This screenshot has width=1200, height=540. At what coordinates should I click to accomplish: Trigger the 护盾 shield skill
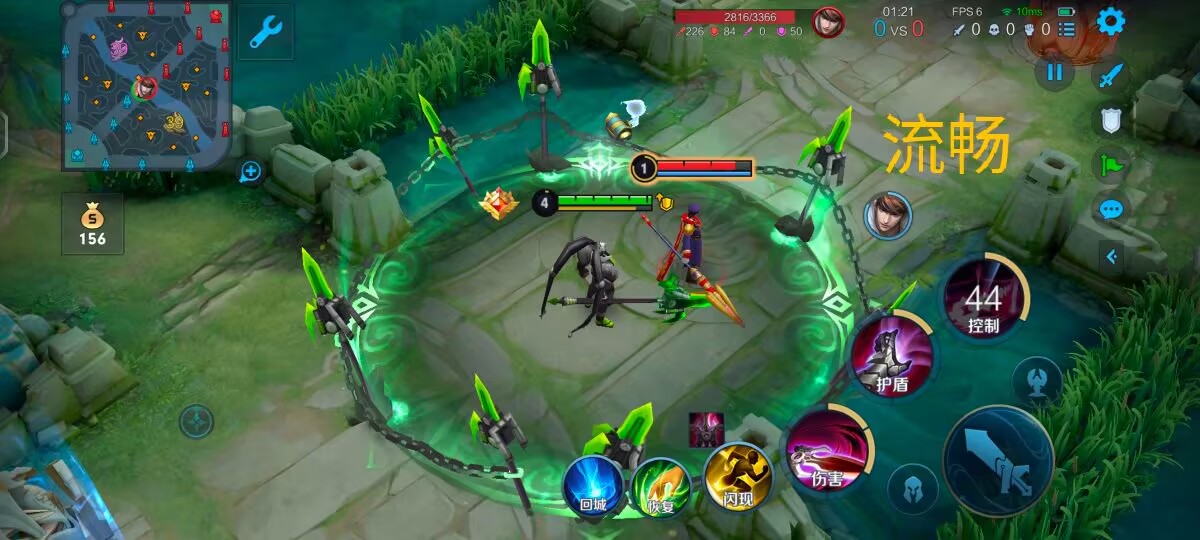[x=891, y=355]
